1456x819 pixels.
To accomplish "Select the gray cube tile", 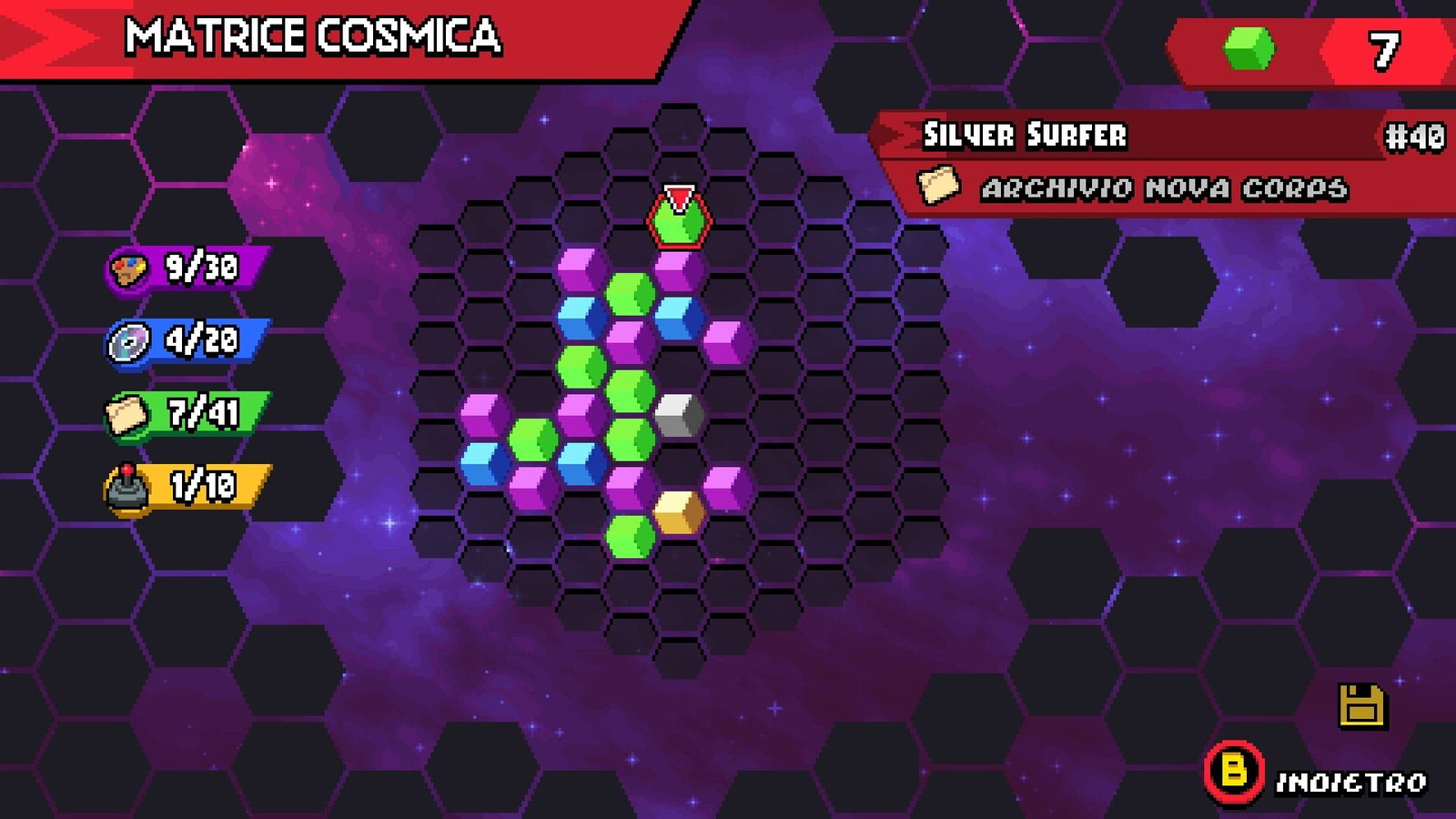I will pyautogui.click(x=679, y=416).
